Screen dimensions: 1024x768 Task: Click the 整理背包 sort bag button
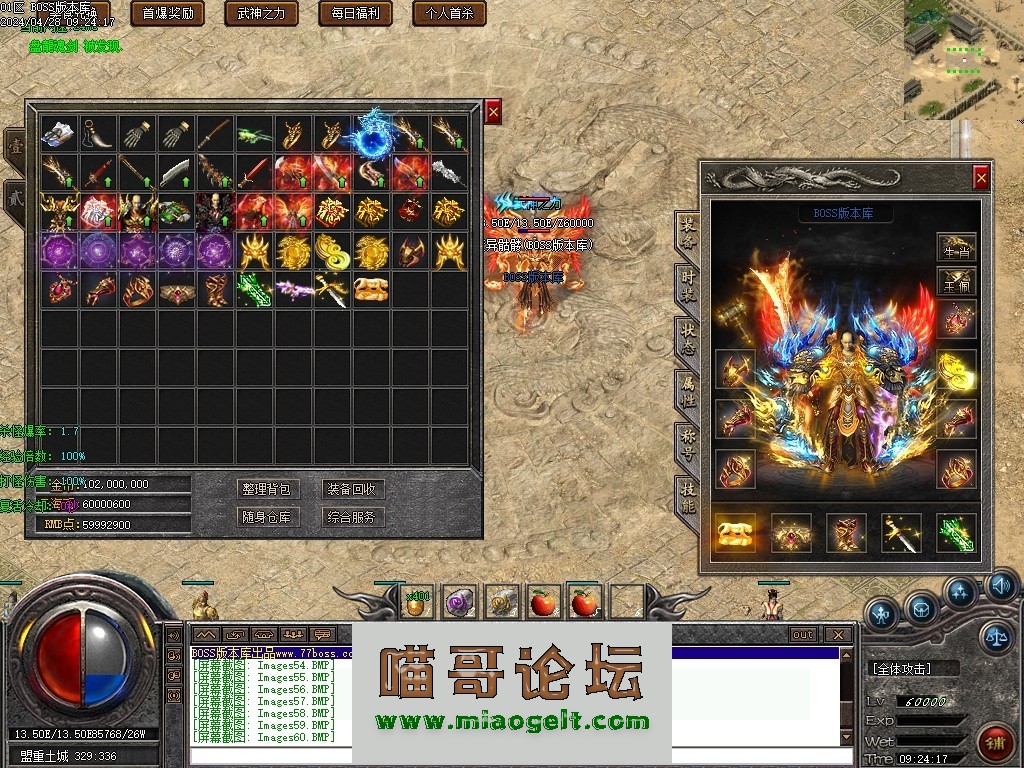point(267,489)
